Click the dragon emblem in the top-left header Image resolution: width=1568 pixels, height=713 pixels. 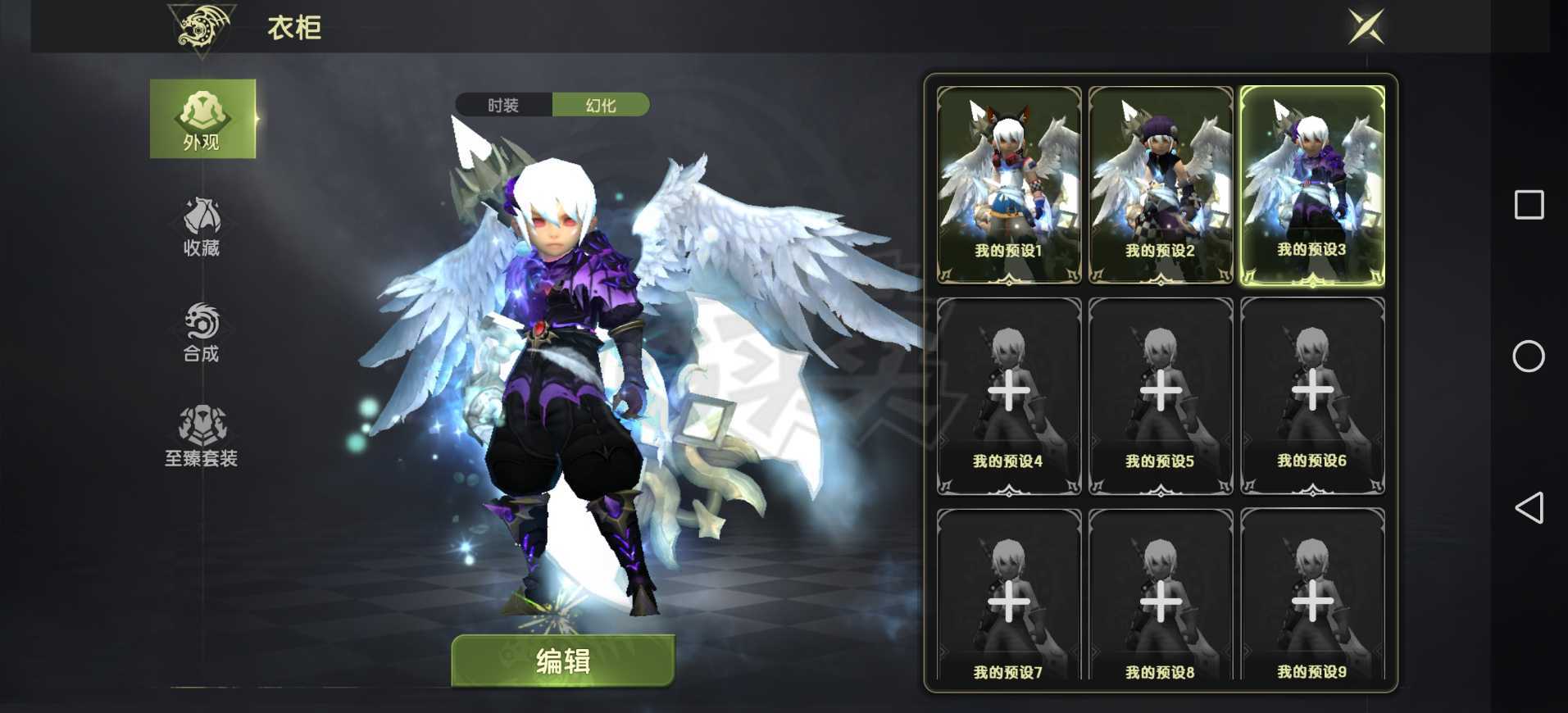199,26
